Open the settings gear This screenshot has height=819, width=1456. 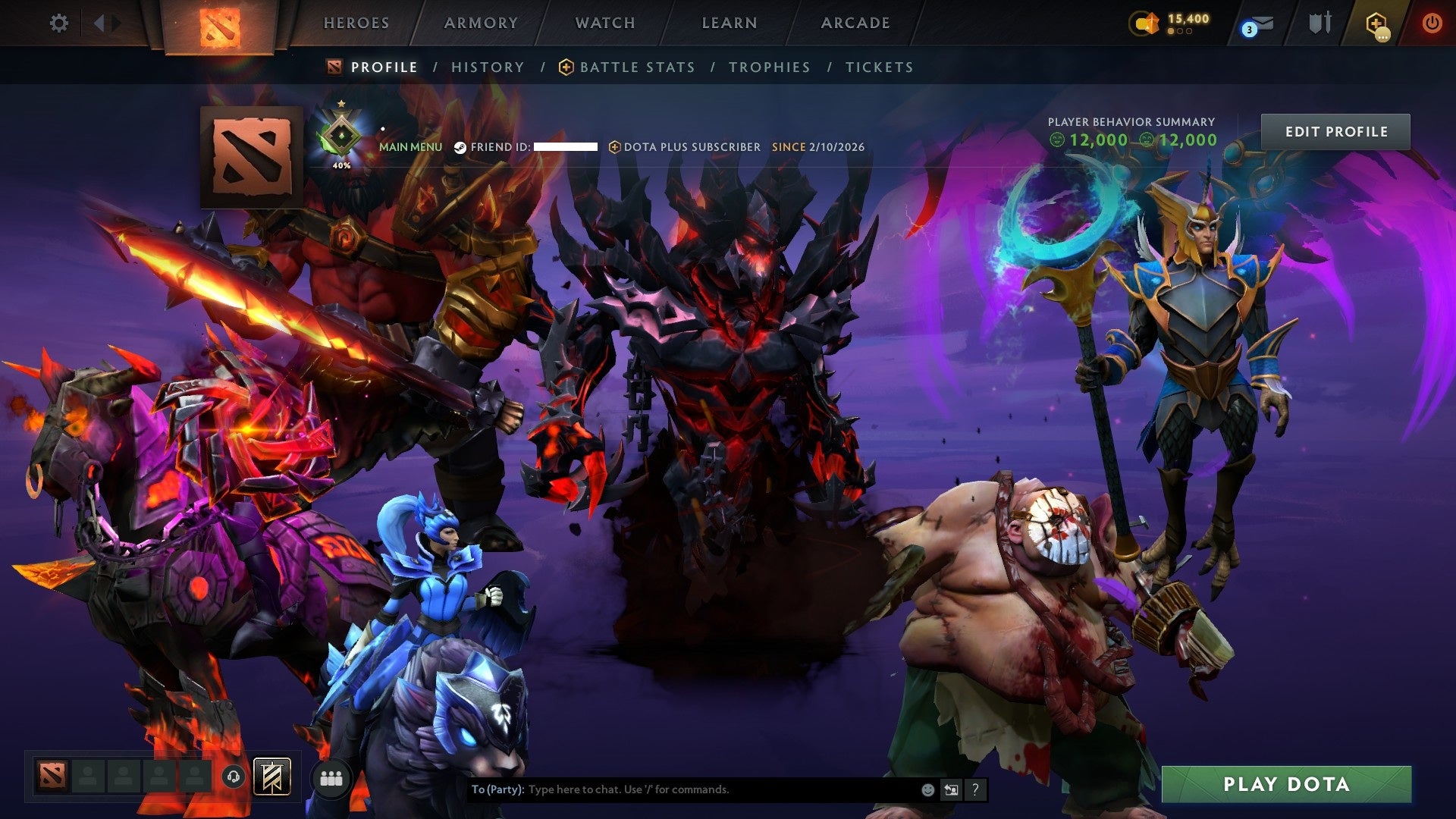[59, 23]
